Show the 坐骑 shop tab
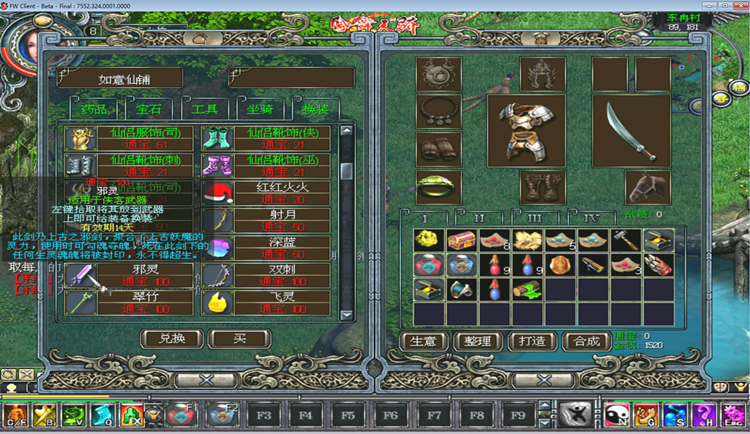 pyautogui.click(x=259, y=108)
